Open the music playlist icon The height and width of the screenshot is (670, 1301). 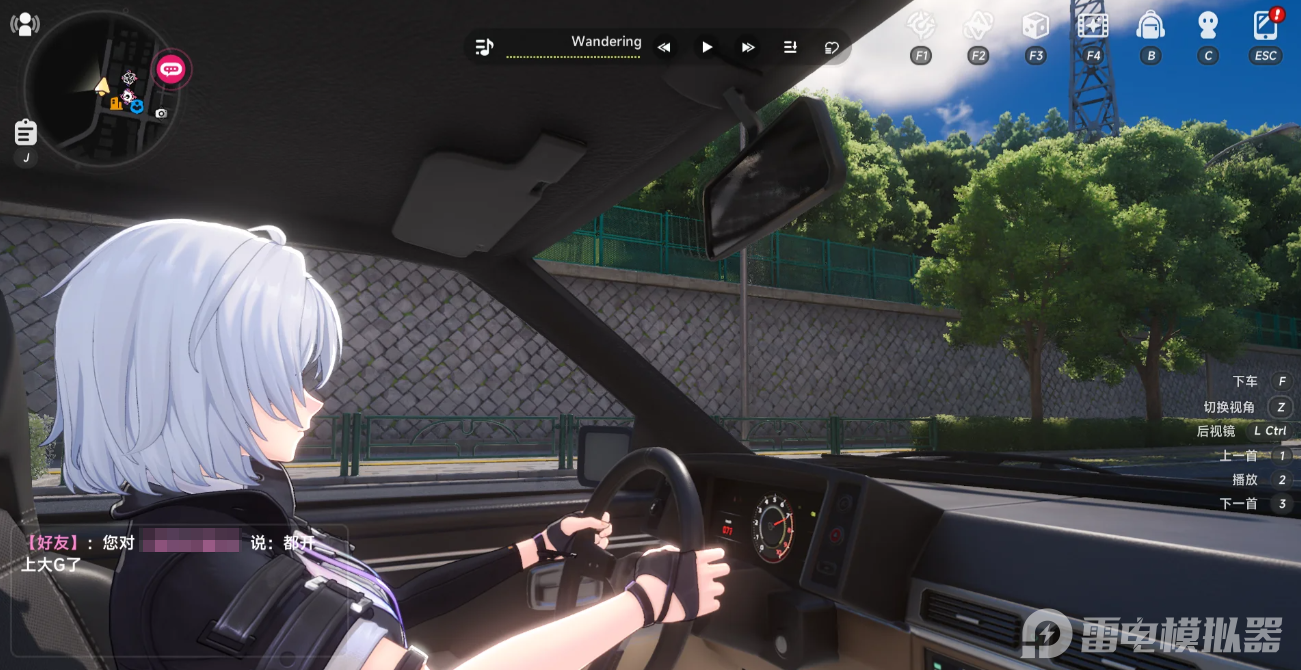tap(485, 47)
